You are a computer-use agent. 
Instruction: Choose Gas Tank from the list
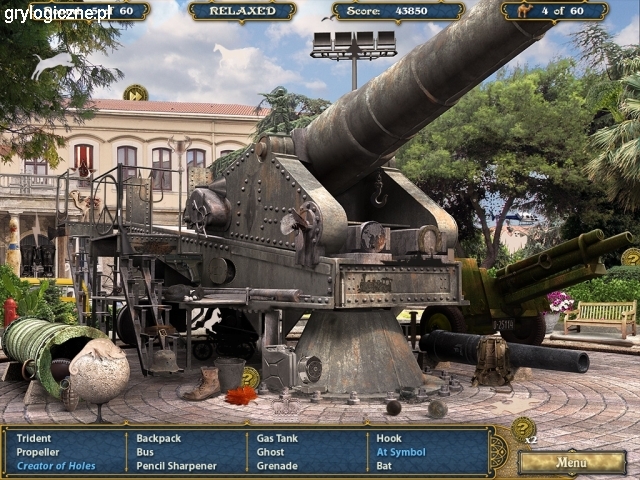click(277, 438)
